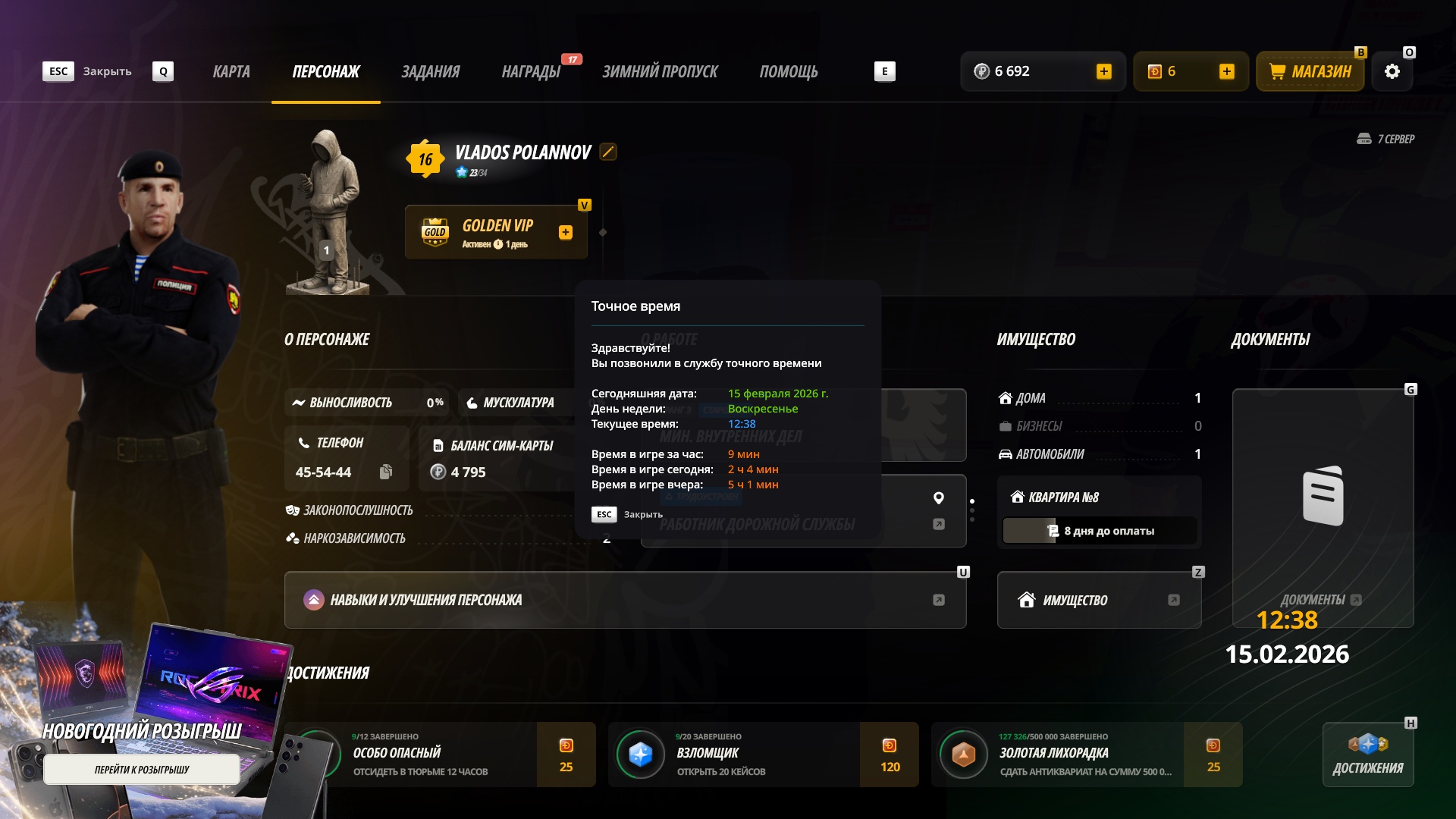This screenshot has width=1456, height=819.
Task: Open the Достижения button
Action: click(1367, 755)
